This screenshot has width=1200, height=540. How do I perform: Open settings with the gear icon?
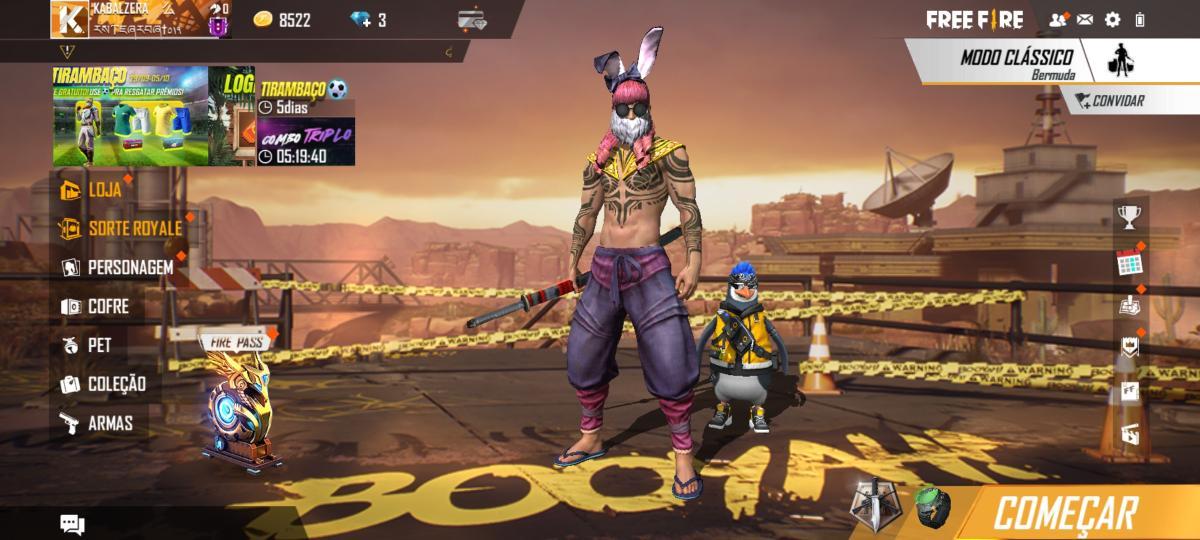(1112, 20)
